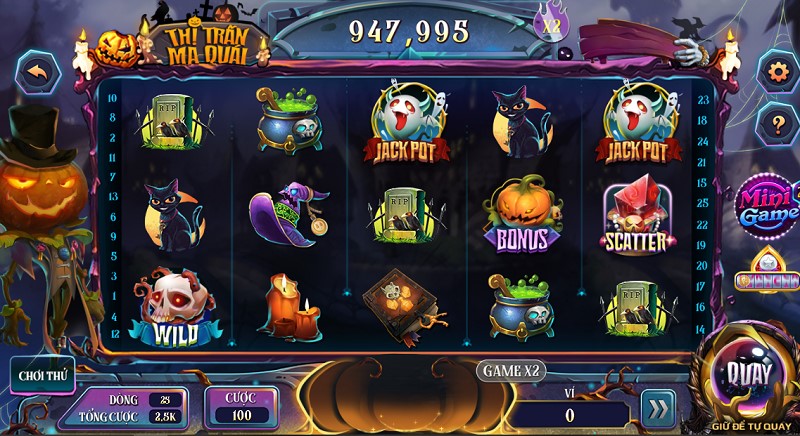Screen dimensions: 800x436
Task: Tap the X2 multiplier badge beside the jackpot
Action: click(x=551, y=27)
